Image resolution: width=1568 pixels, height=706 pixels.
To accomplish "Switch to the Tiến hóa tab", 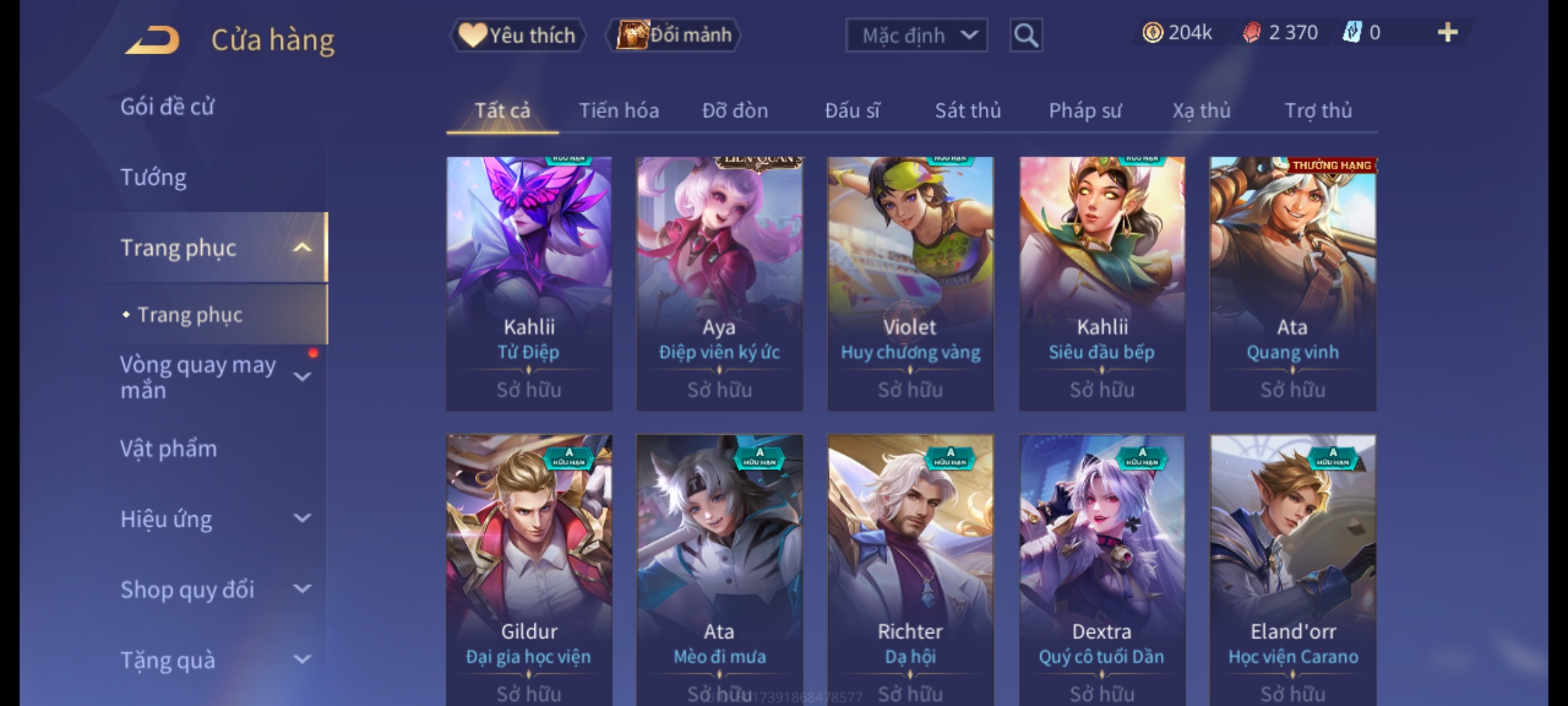I will click(x=619, y=110).
